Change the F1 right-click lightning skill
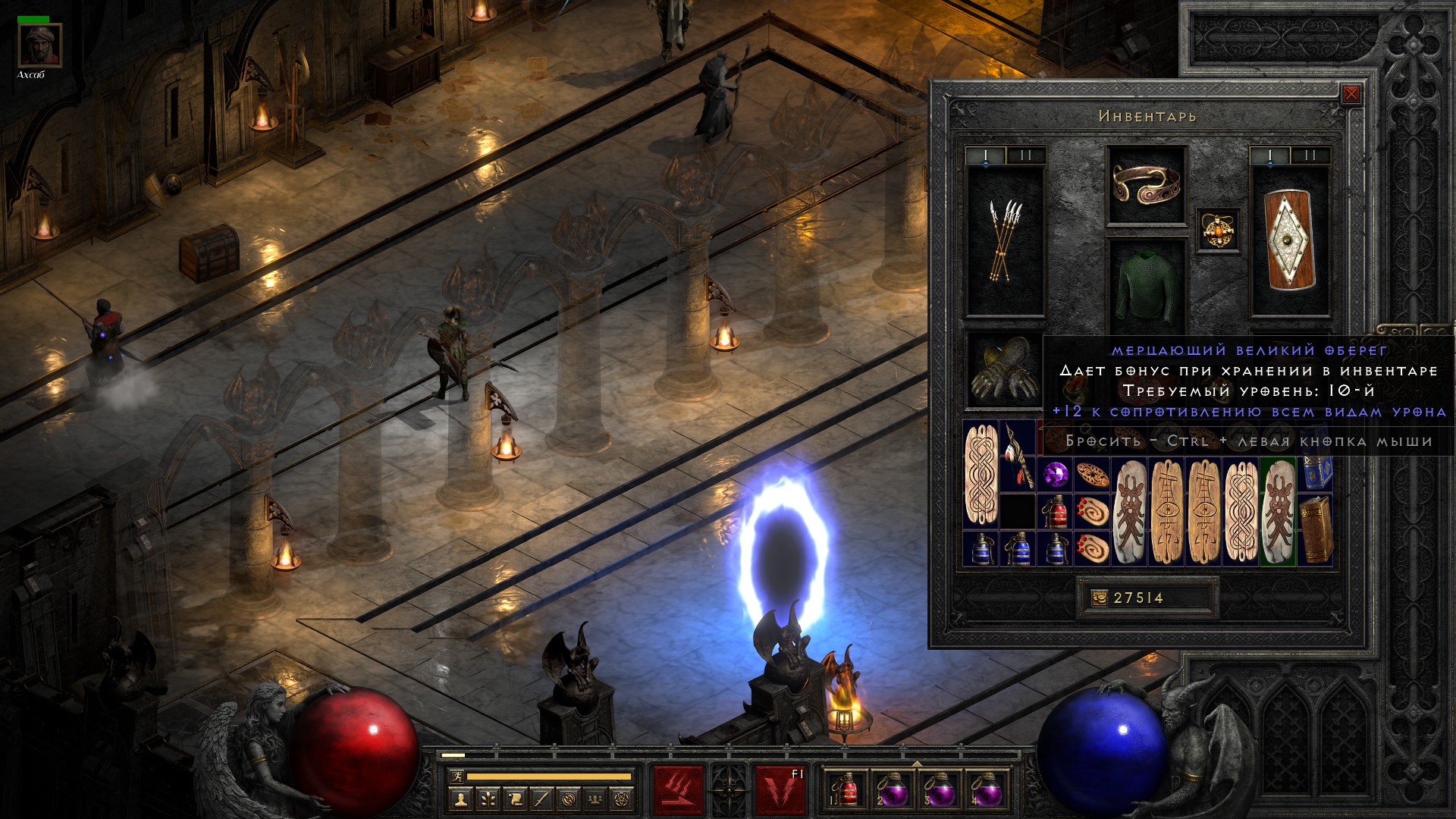The width and height of the screenshot is (1456, 819). [x=780, y=790]
